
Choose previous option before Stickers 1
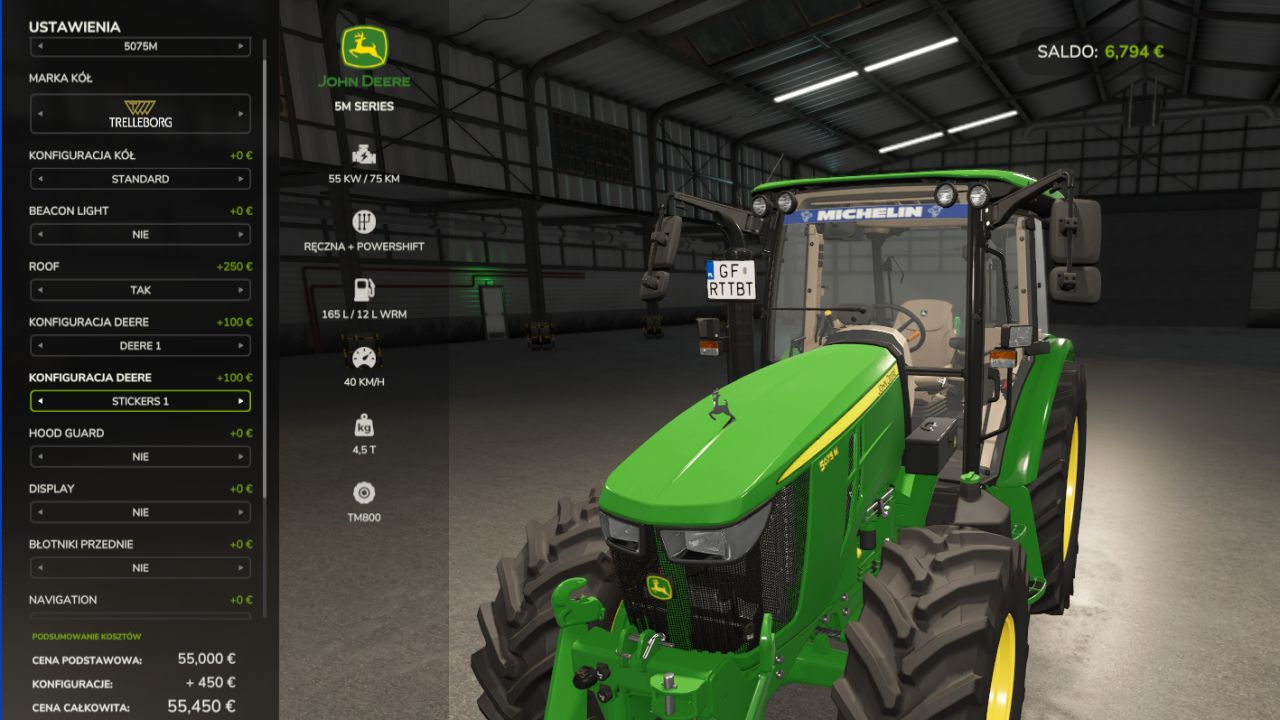(x=40, y=401)
